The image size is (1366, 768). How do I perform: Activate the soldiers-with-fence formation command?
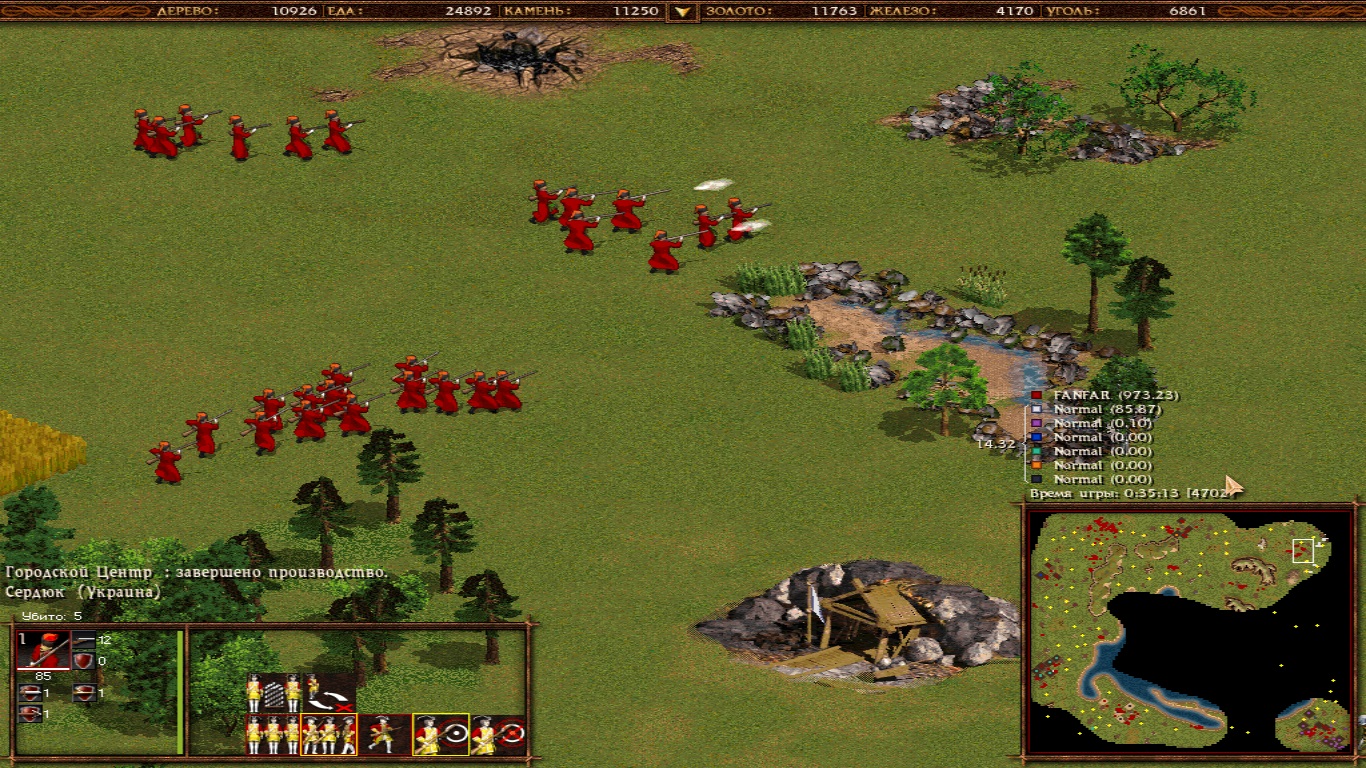(x=273, y=692)
